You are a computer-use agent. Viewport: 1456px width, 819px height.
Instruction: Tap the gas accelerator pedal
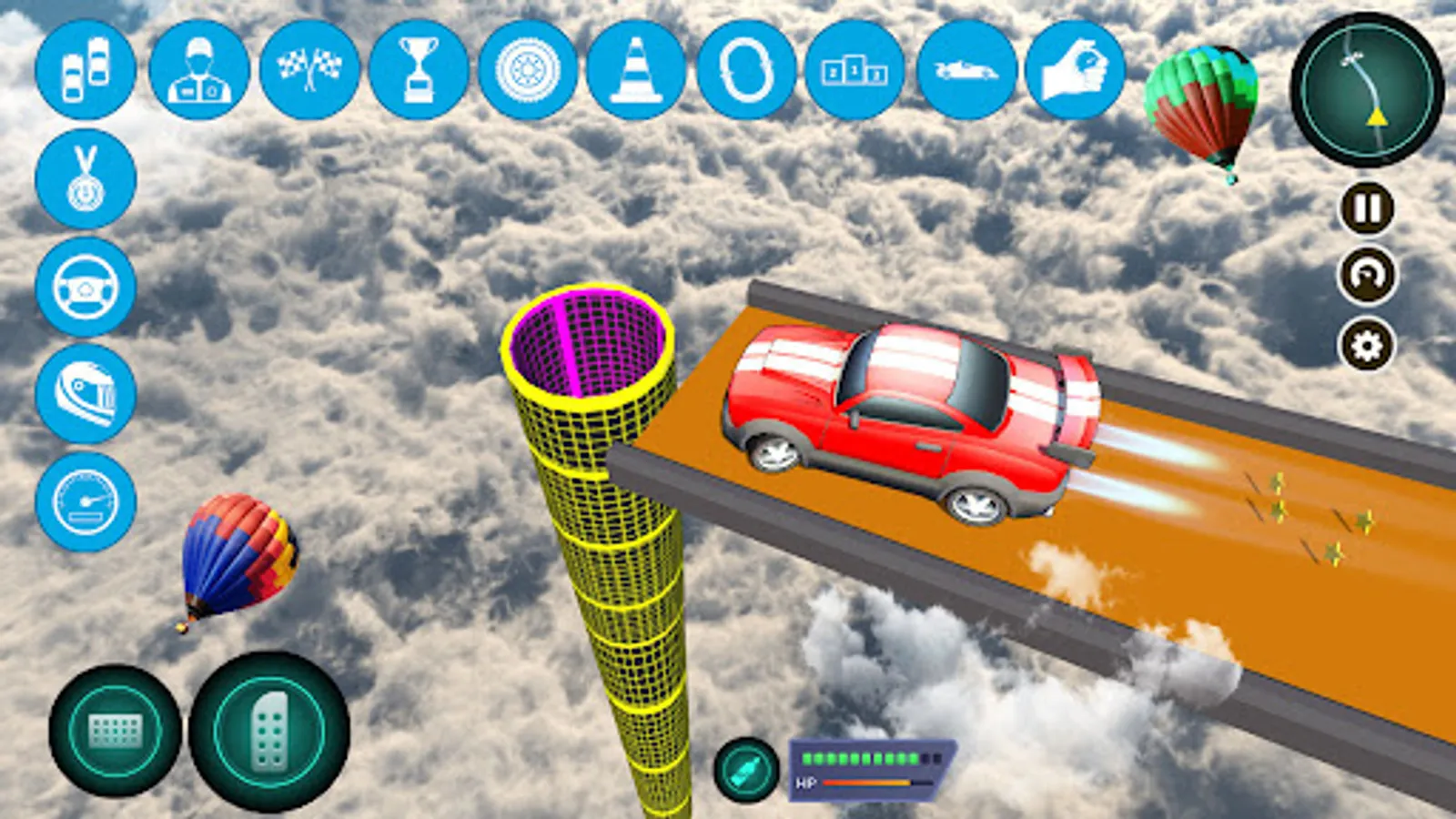pyautogui.click(x=269, y=731)
